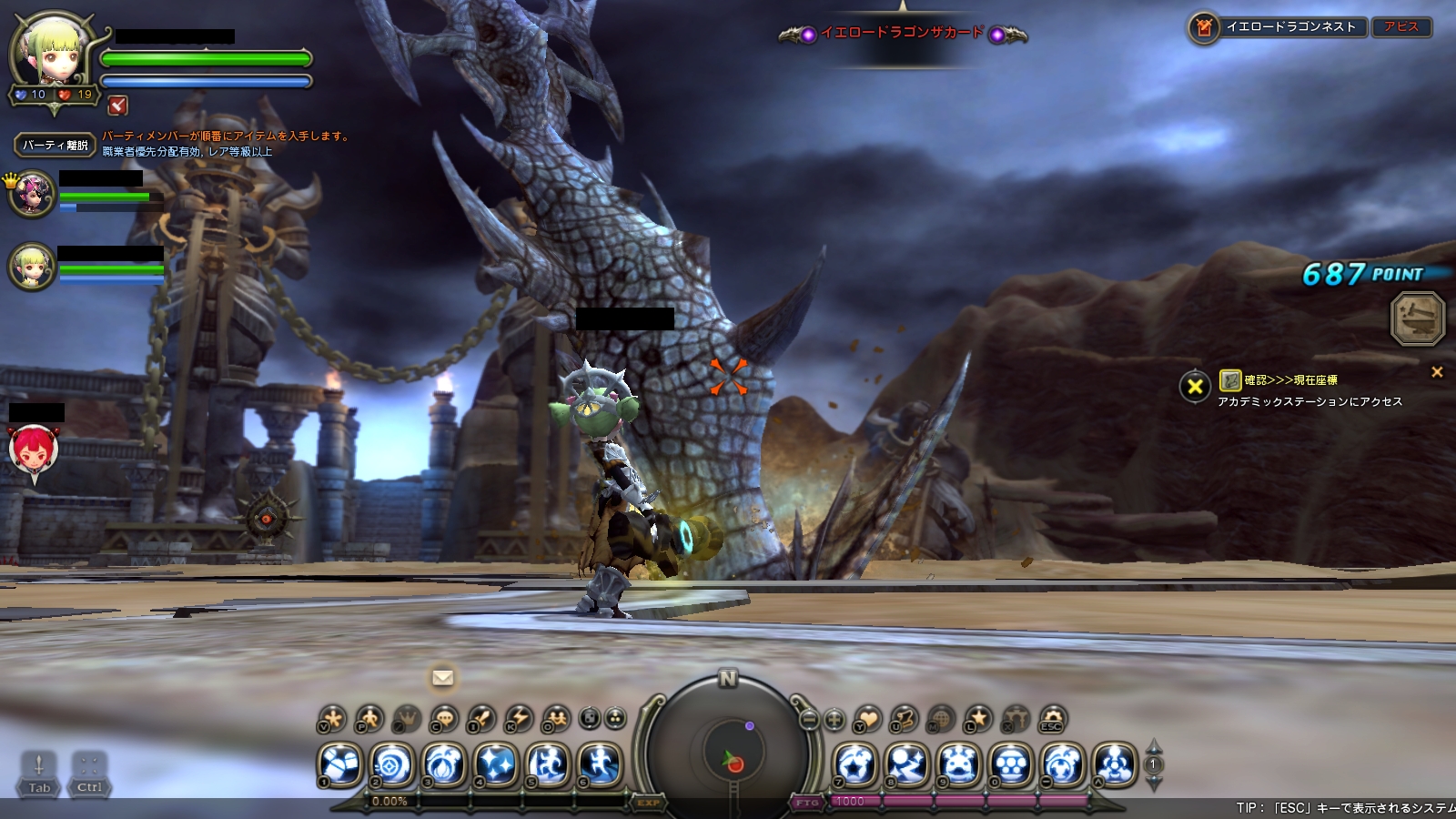1456x819 pixels.
Task: Click the 確認>>>現在座標 quest link
Action: (1290, 380)
